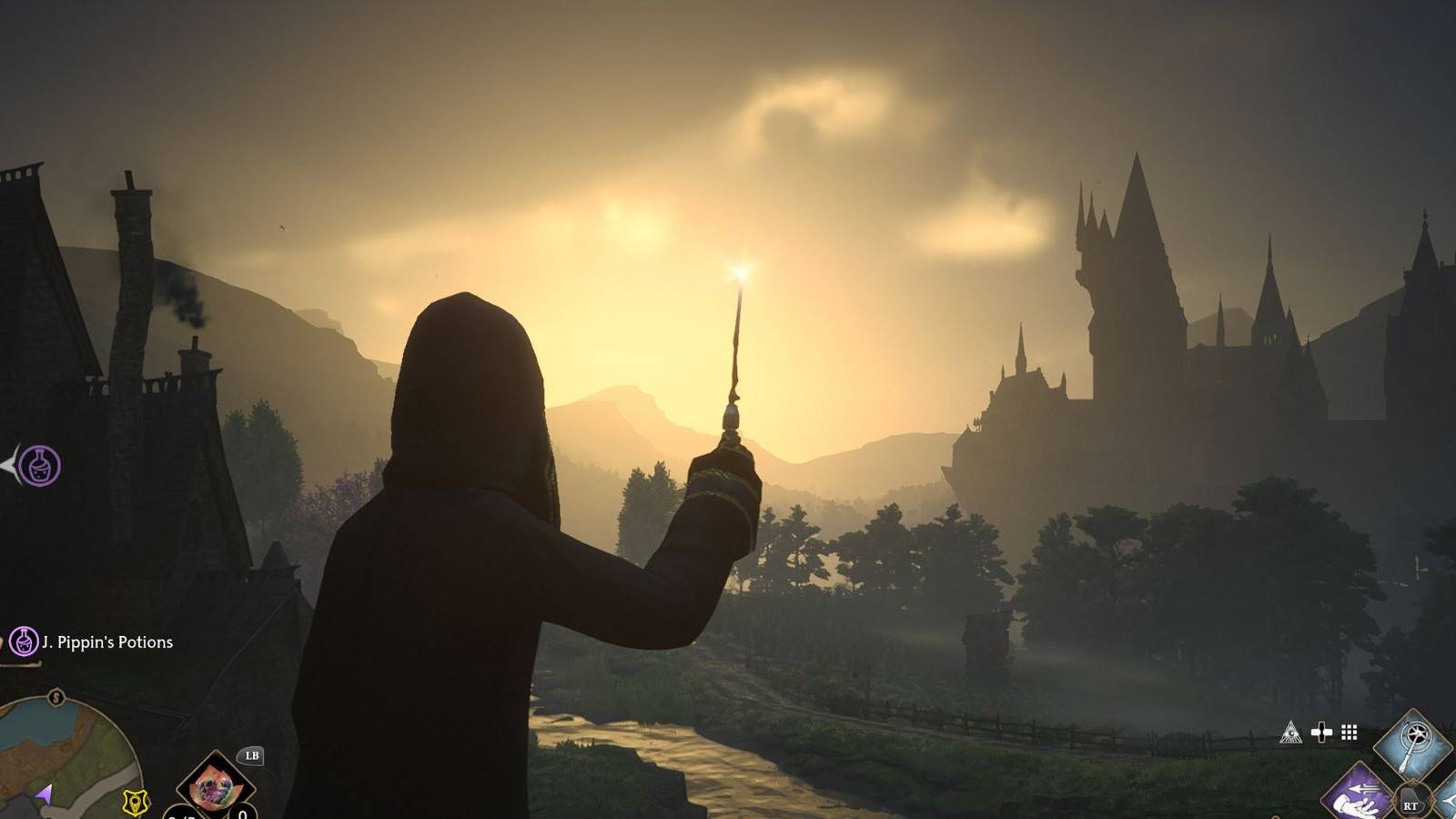
Task: Click the player arrow in the minimap center
Action: point(46,794)
